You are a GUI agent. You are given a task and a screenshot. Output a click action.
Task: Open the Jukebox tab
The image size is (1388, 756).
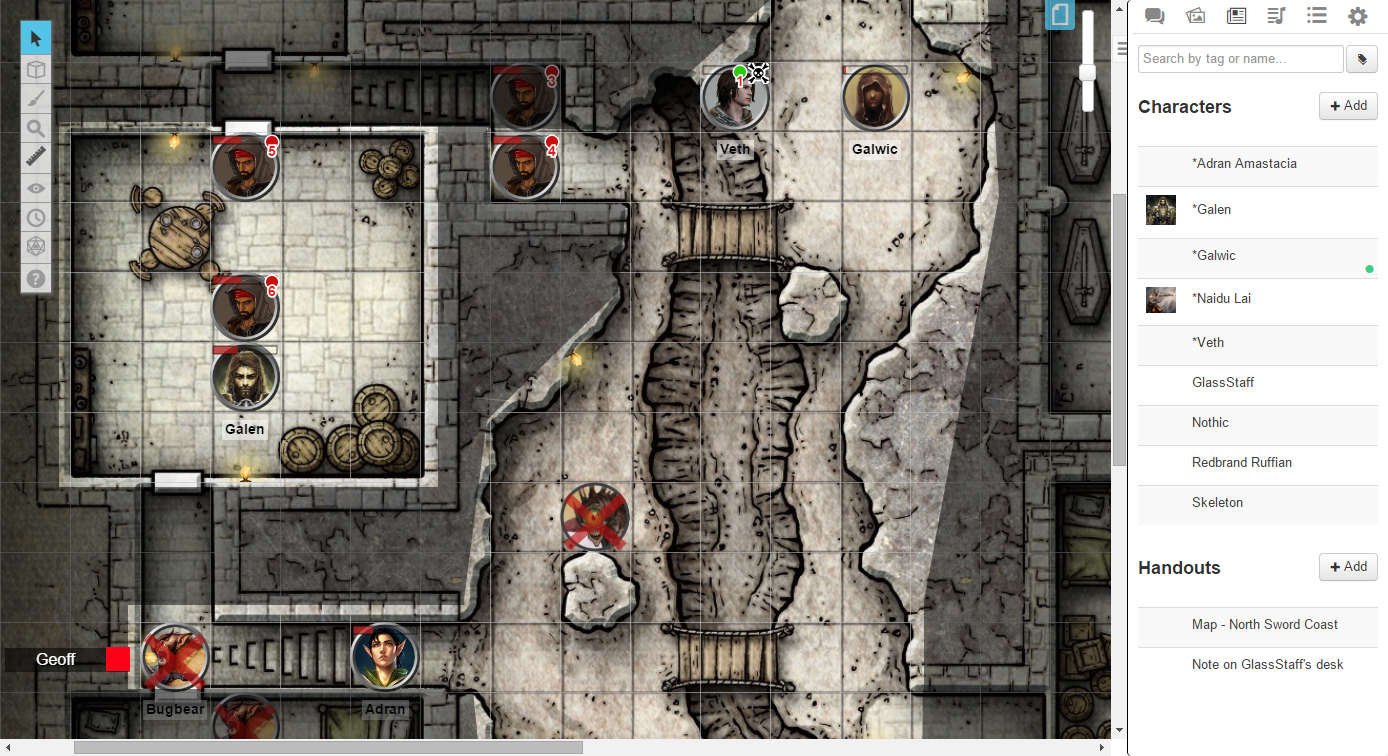coord(1276,16)
